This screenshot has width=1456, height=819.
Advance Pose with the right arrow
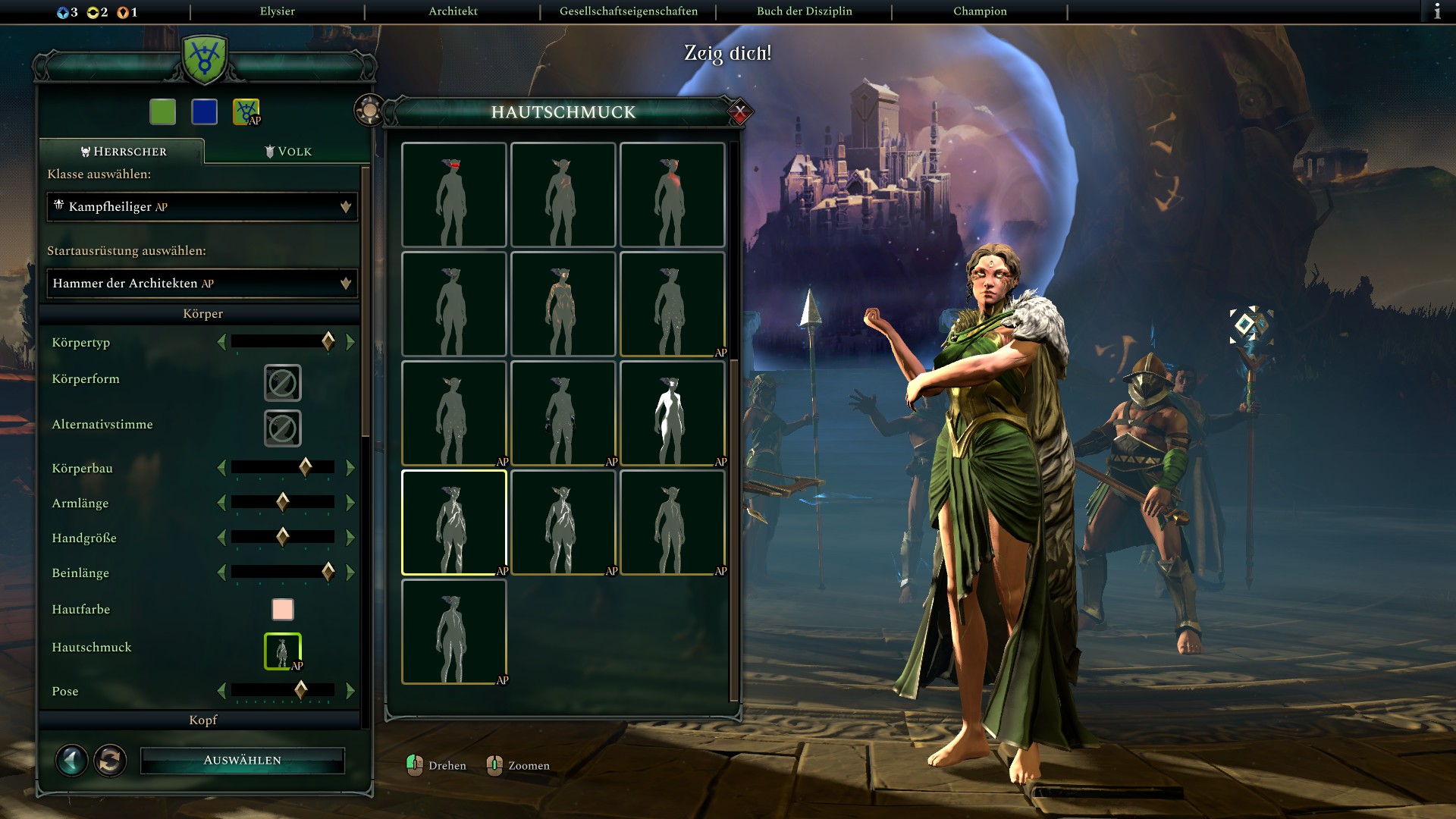350,691
